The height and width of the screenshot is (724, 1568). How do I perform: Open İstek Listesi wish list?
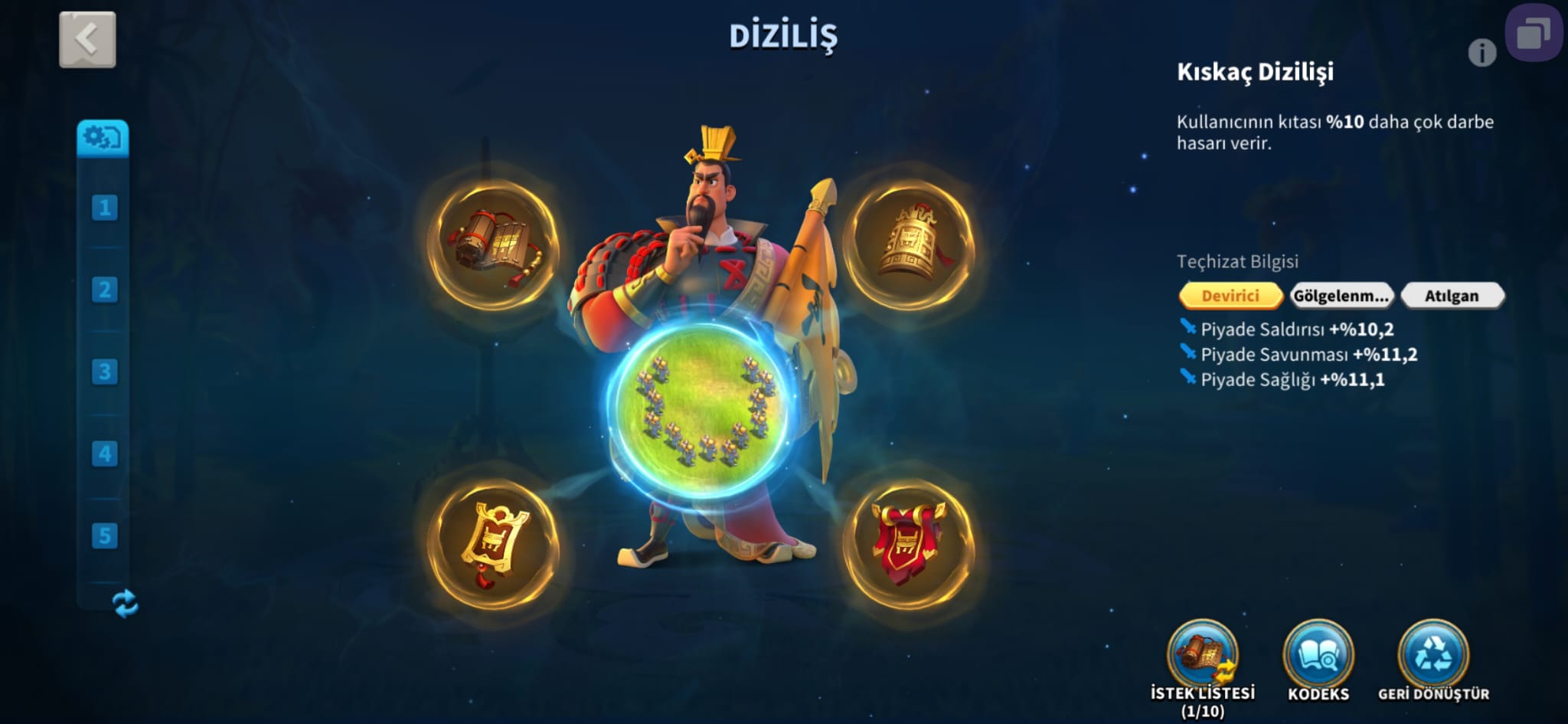[x=1202, y=657]
